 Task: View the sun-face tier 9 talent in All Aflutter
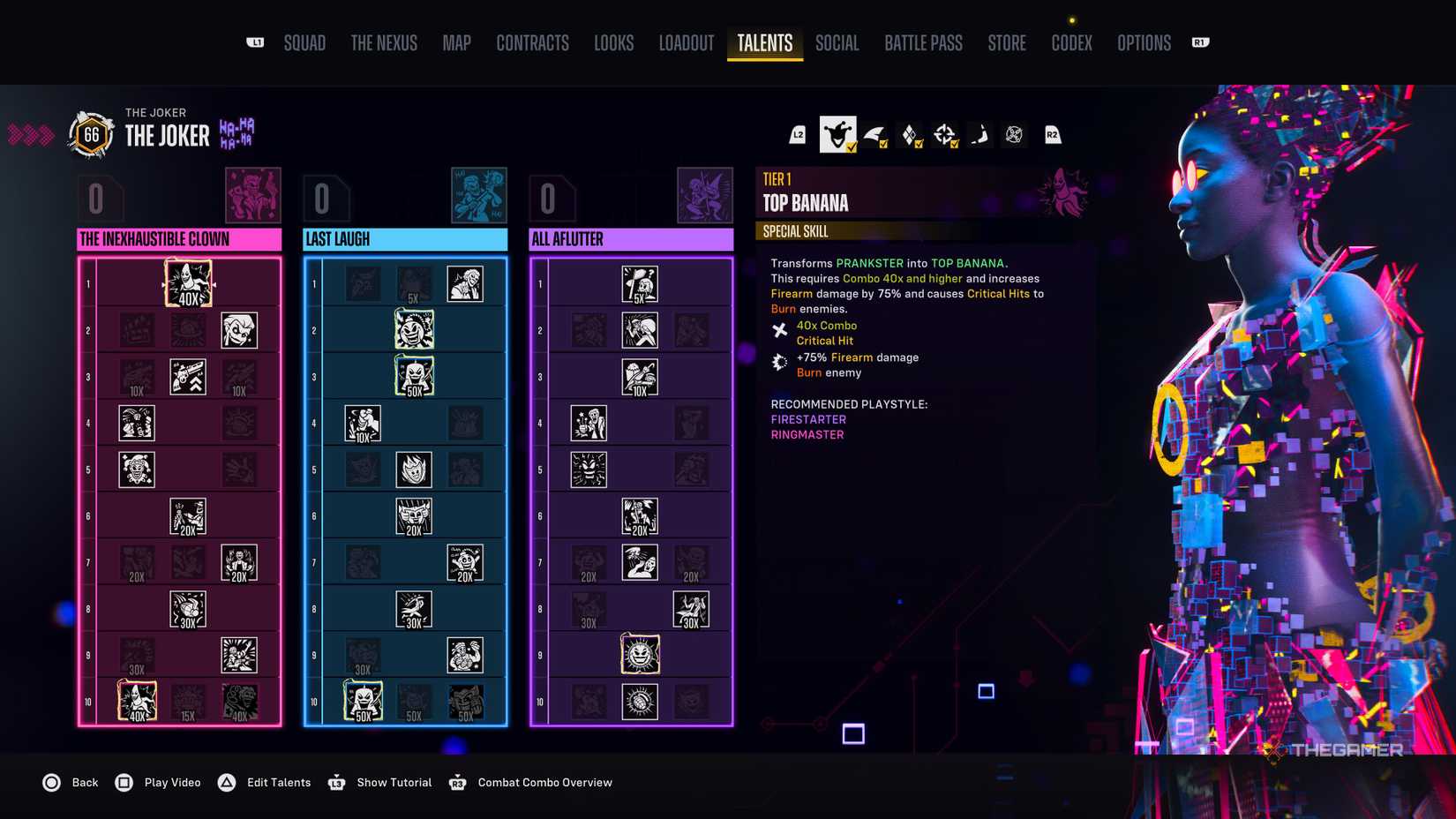coord(641,654)
